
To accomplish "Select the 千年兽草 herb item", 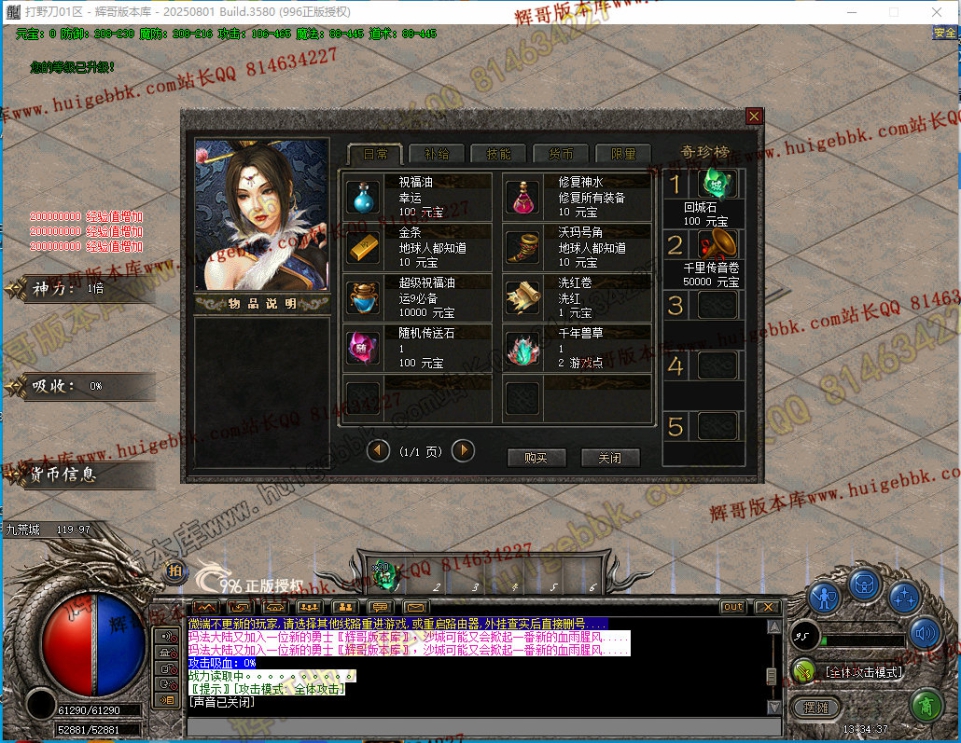I will point(522,347).
